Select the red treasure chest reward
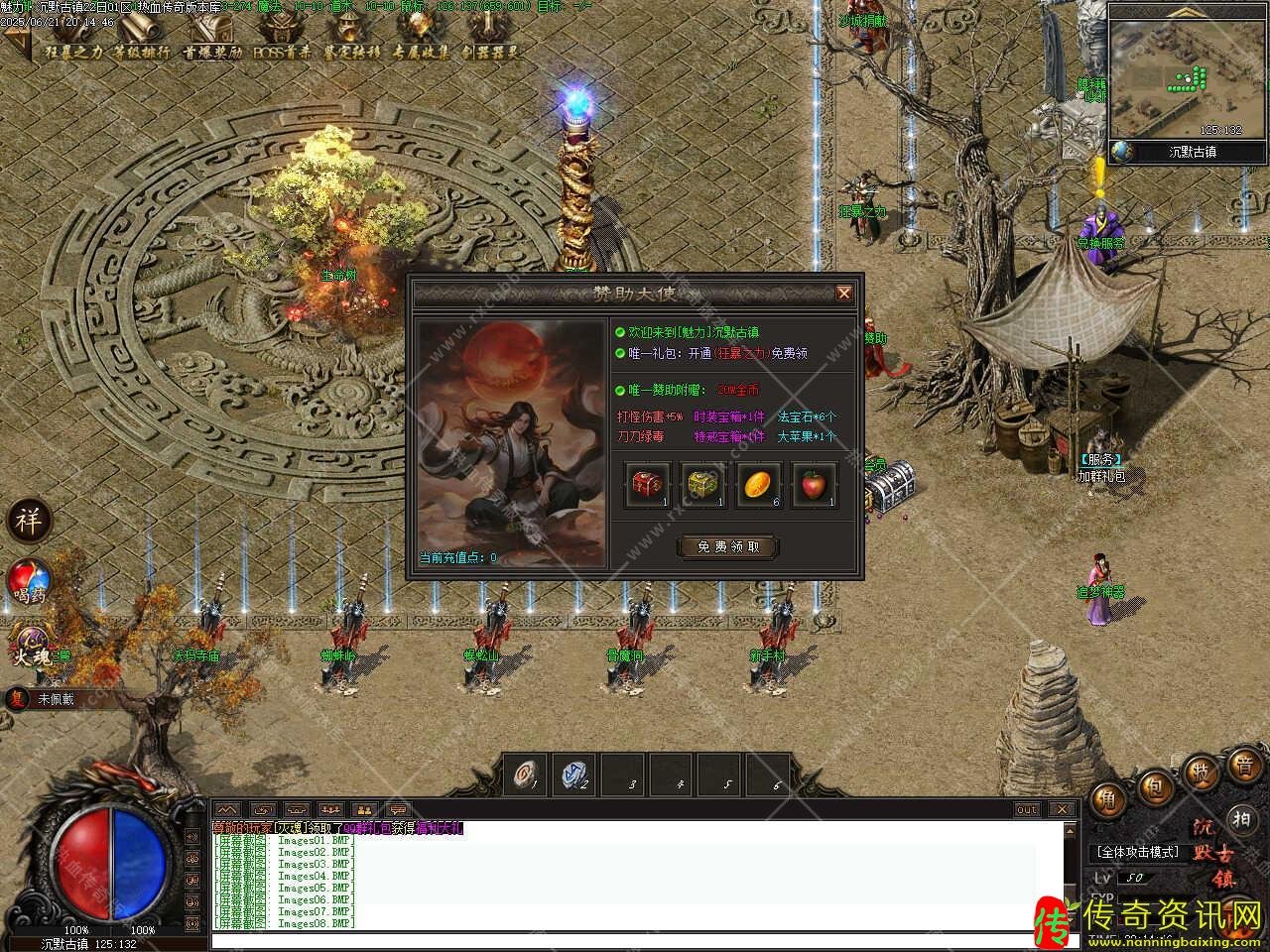The height and width of the screenshot is (952, 1270). [648, 486]
